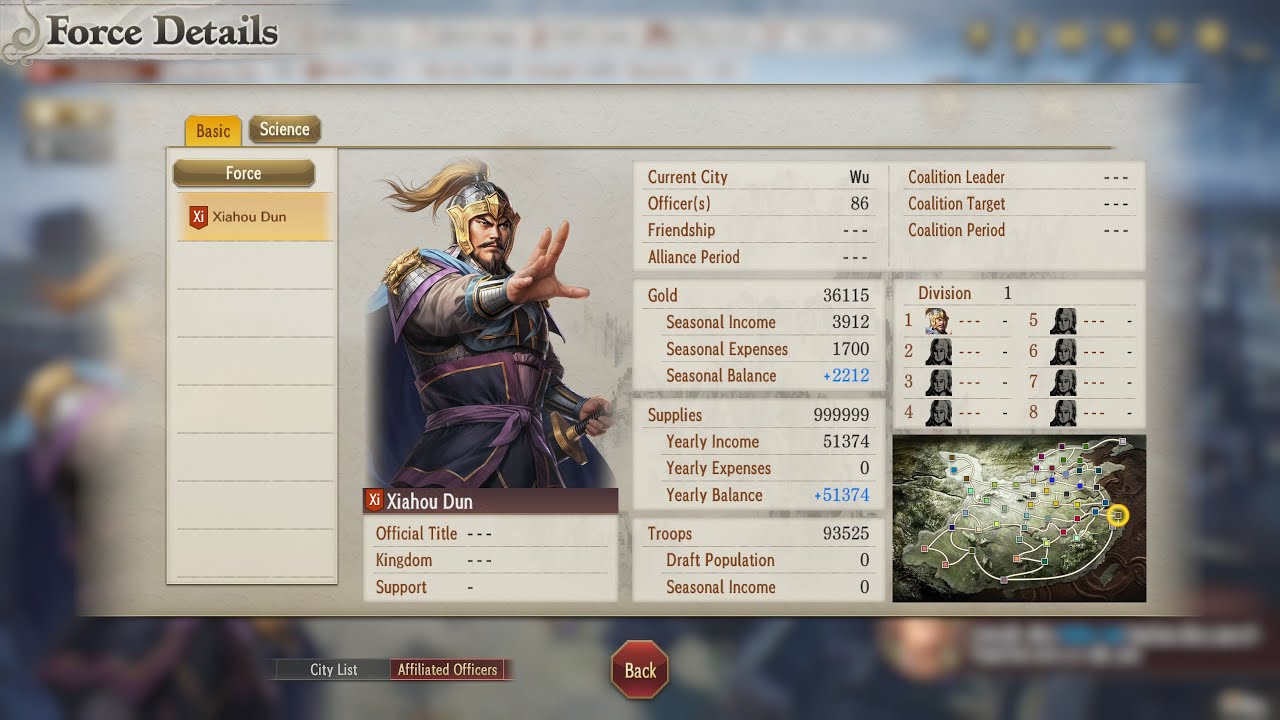Viewport: 1280px width, 720px height.
Task: Switch to the Science tab
Action: point(284,129)
